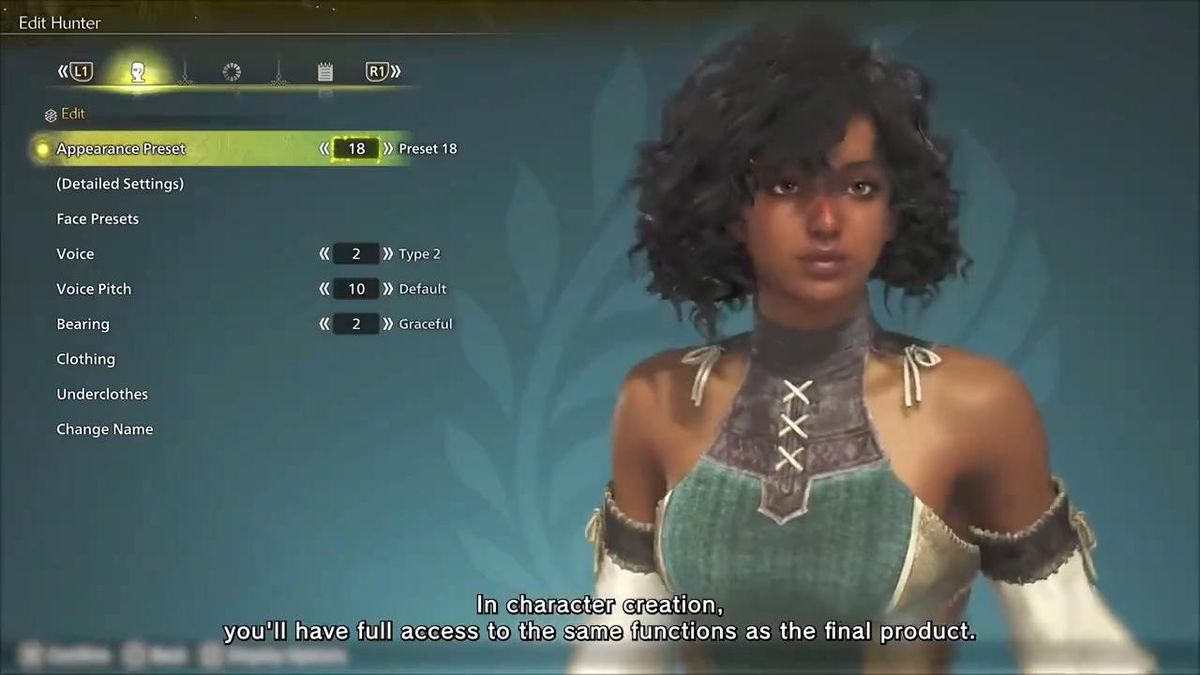Click the left arrow beside Appearance Preset value
Screen dimensions: 1200x675
(x=324, y=149)
